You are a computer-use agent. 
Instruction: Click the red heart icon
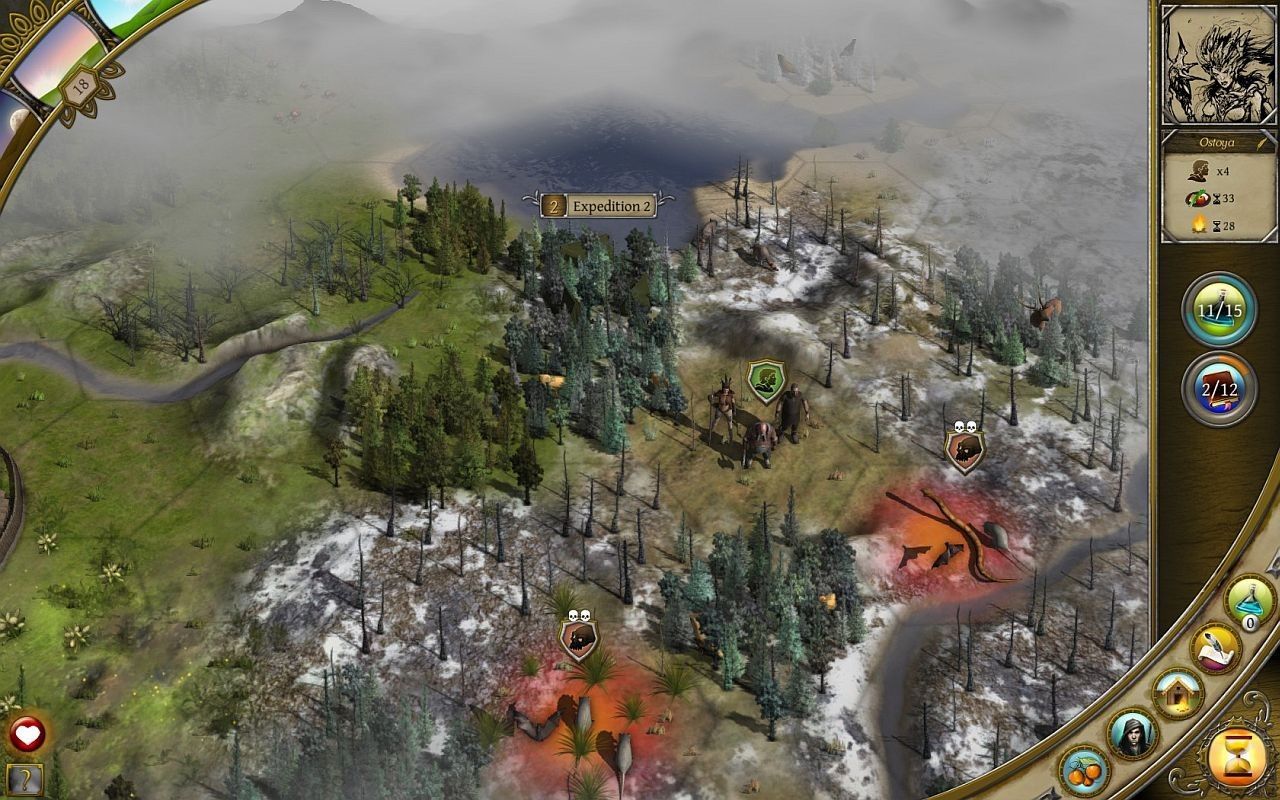(27, 735)
